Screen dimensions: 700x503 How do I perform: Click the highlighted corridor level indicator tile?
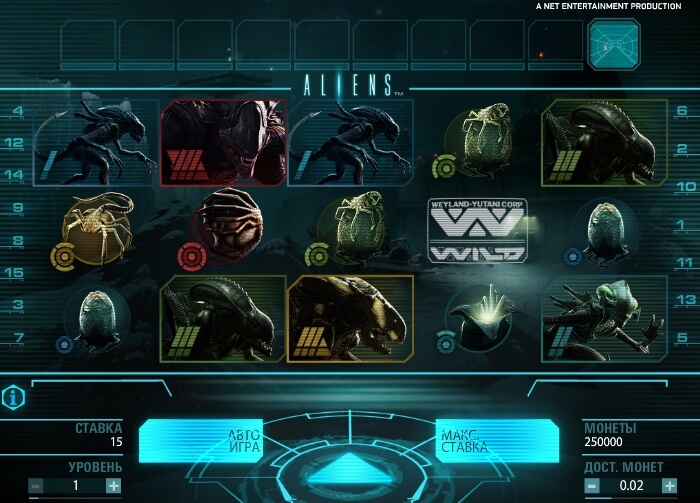[x=613, y=45]
